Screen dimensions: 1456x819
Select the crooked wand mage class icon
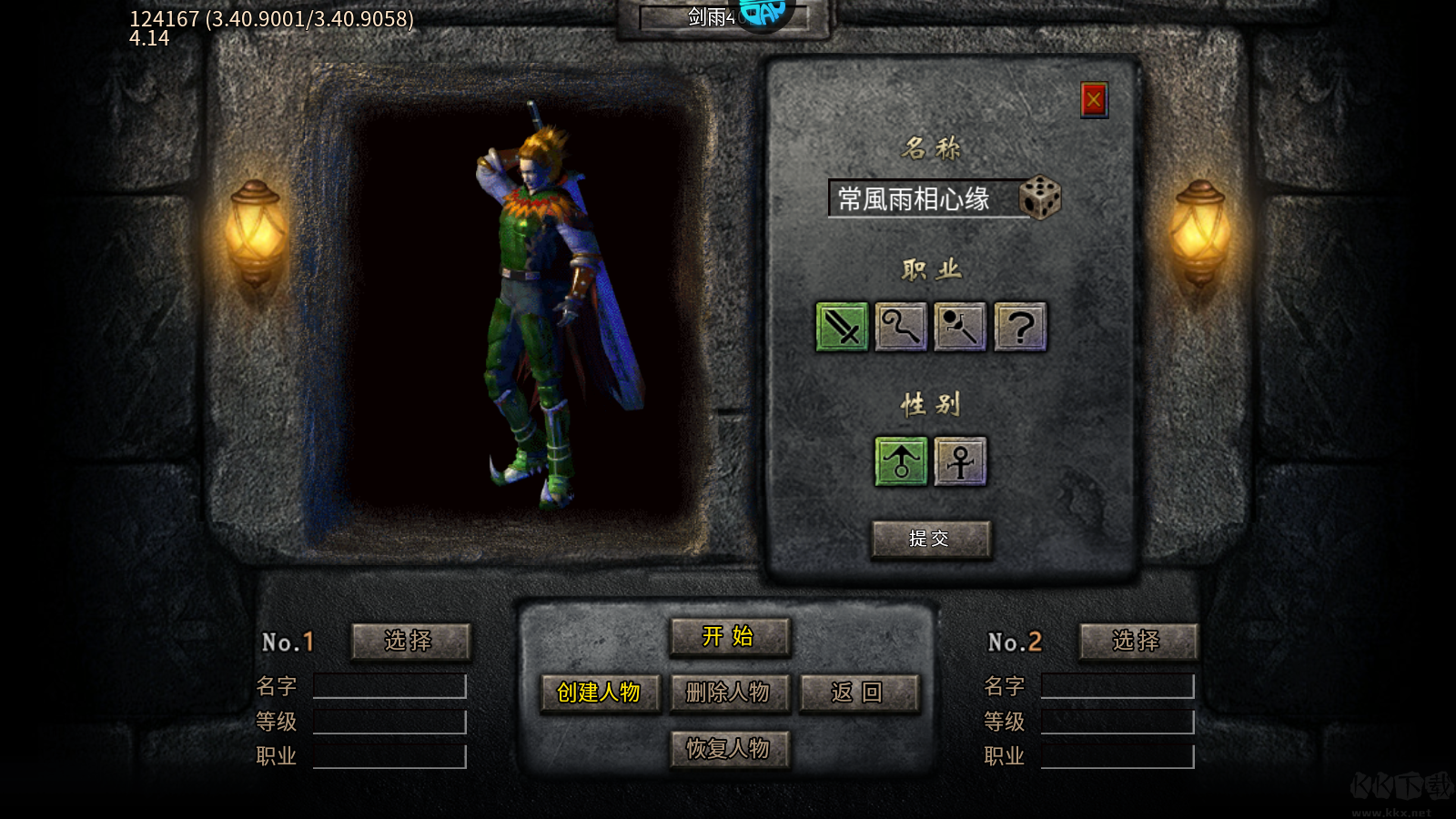(901, 329)
